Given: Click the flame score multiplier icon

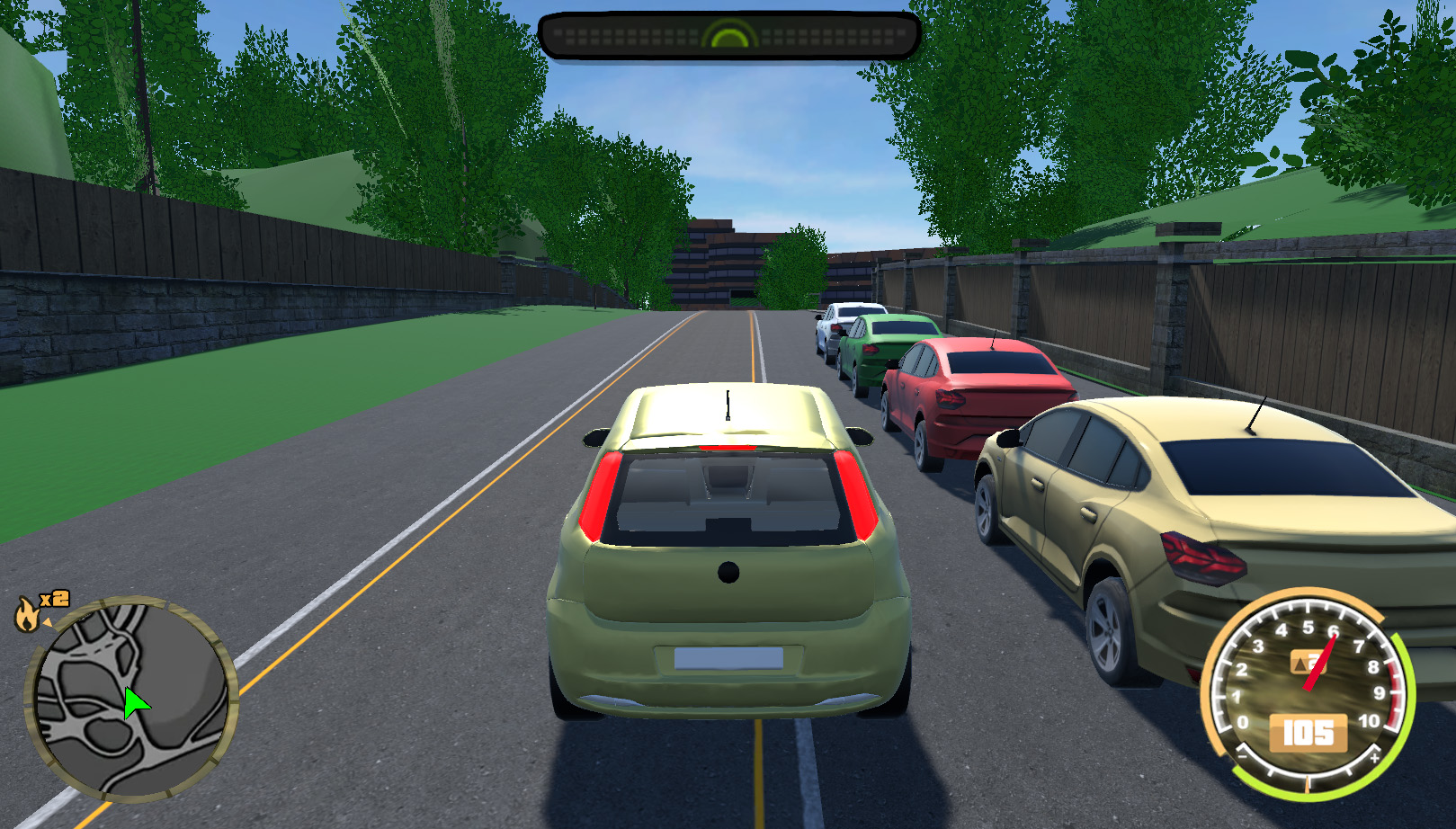Looking at the screenshot, I should [27, 615].
